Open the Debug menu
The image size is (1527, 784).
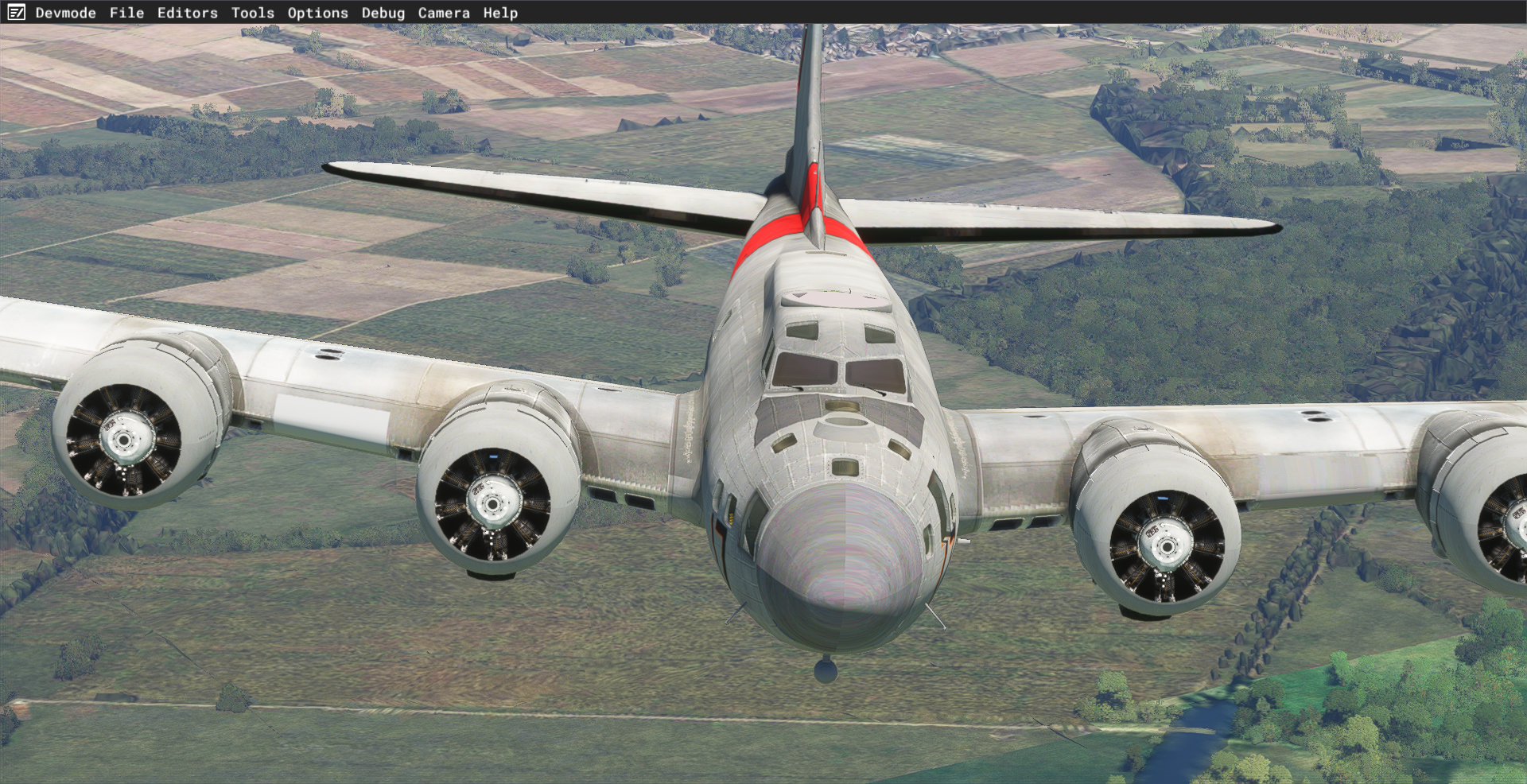(x=383, y=13)
